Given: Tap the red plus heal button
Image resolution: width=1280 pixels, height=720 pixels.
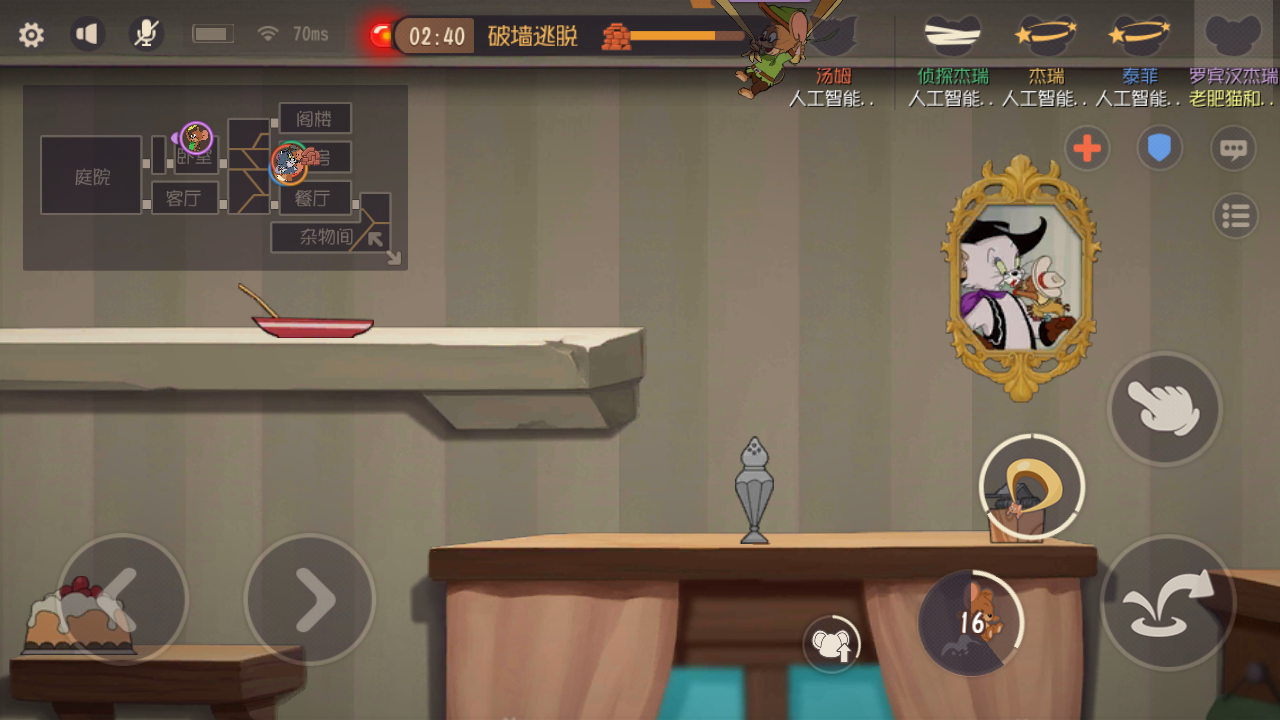Looking at the screenshot, I should 1086,148.
